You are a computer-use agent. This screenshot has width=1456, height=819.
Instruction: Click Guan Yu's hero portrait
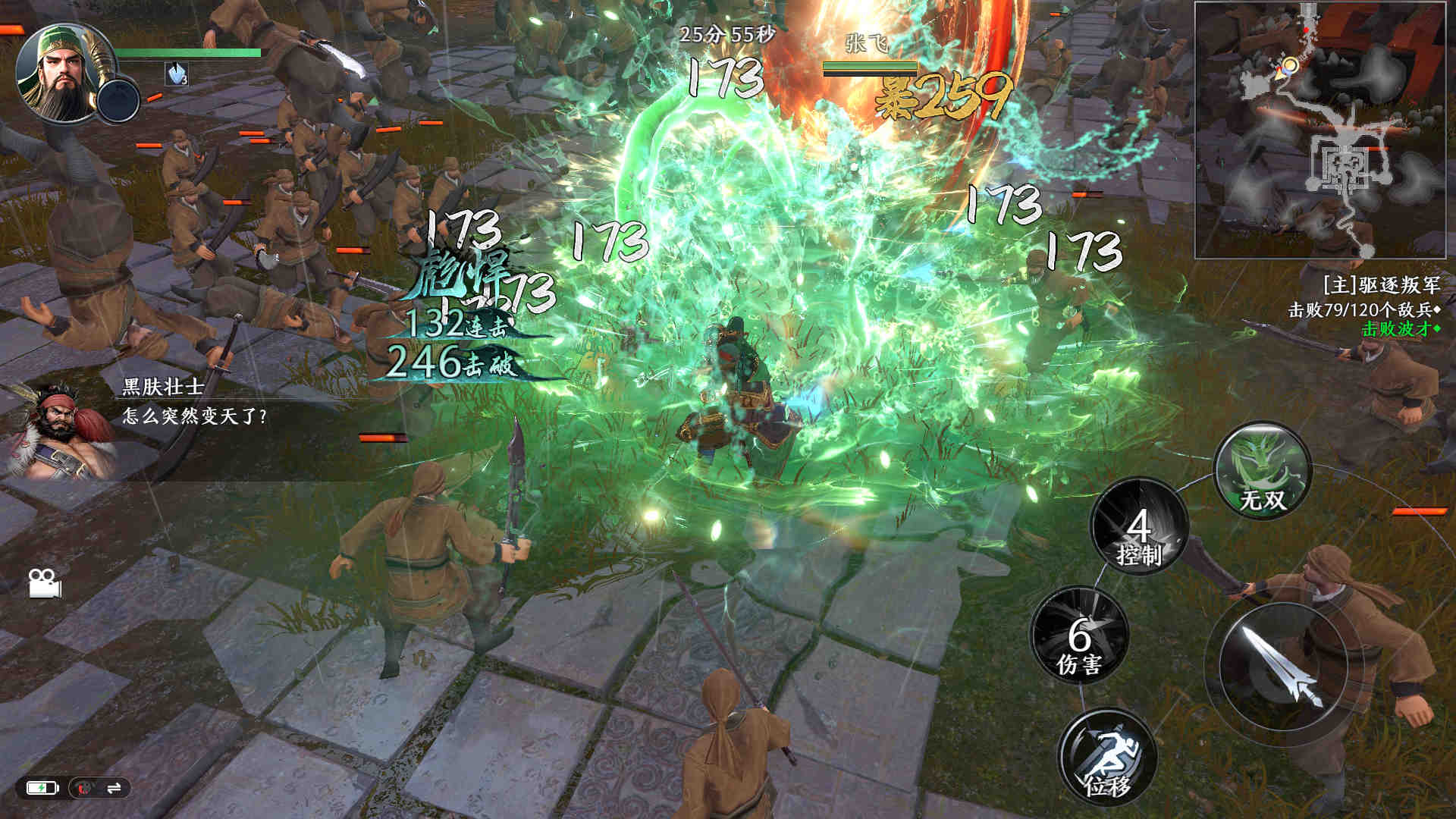59,73
